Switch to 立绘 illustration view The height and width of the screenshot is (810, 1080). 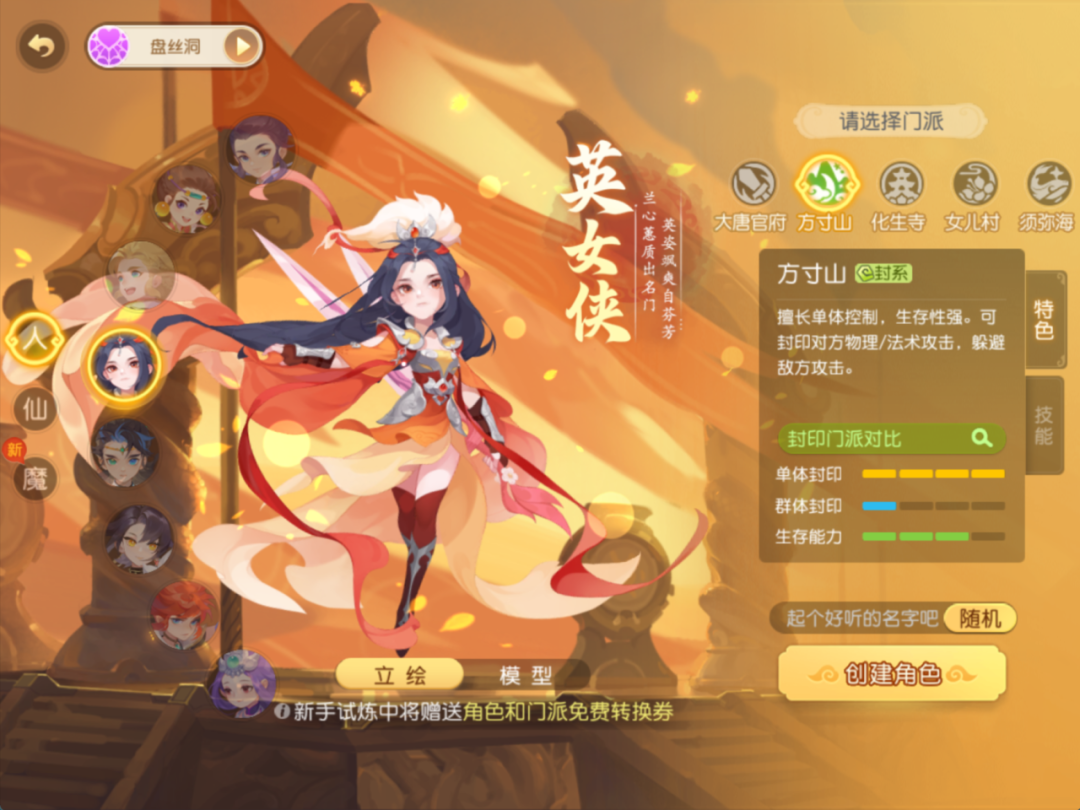(x=399, y=675)
